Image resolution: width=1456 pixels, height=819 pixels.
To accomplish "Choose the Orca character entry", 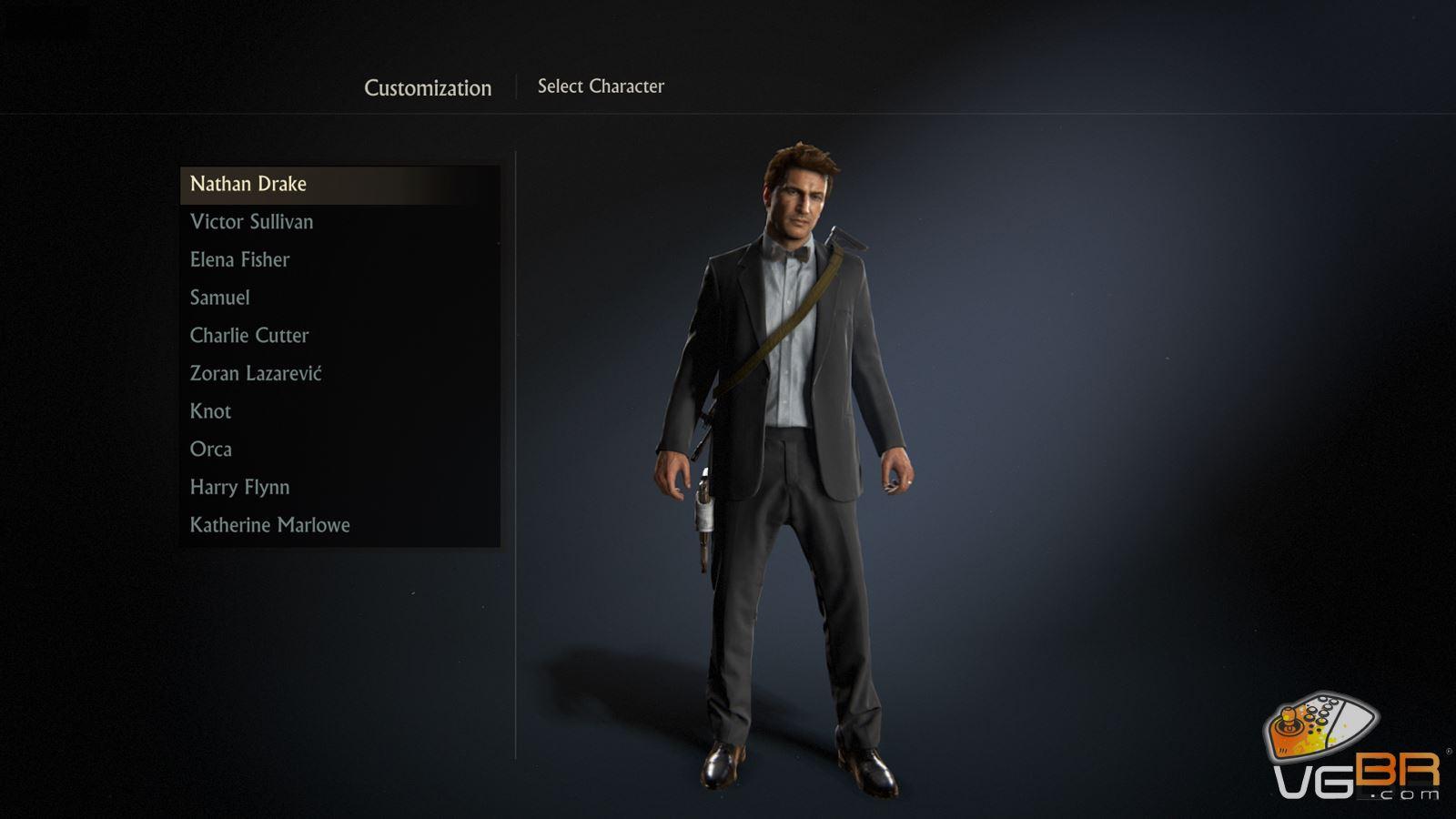I will (x=210, y=450).
